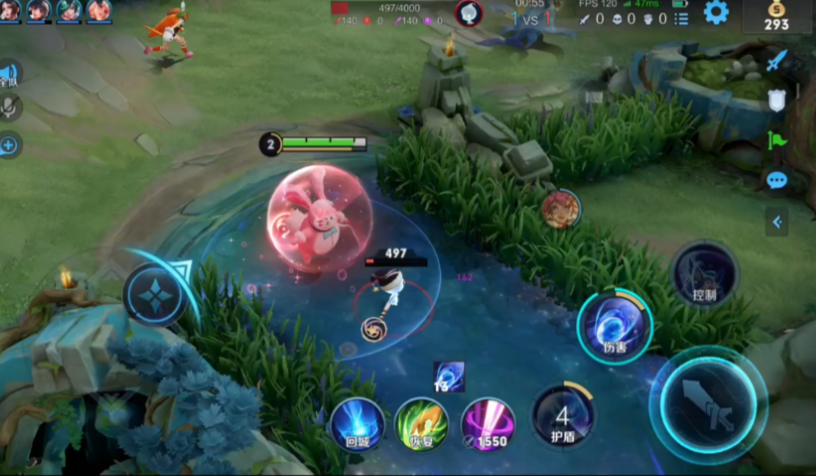The image size is (816, 476).
Task: Open the settings gear menu
Action: pos(716,13)
